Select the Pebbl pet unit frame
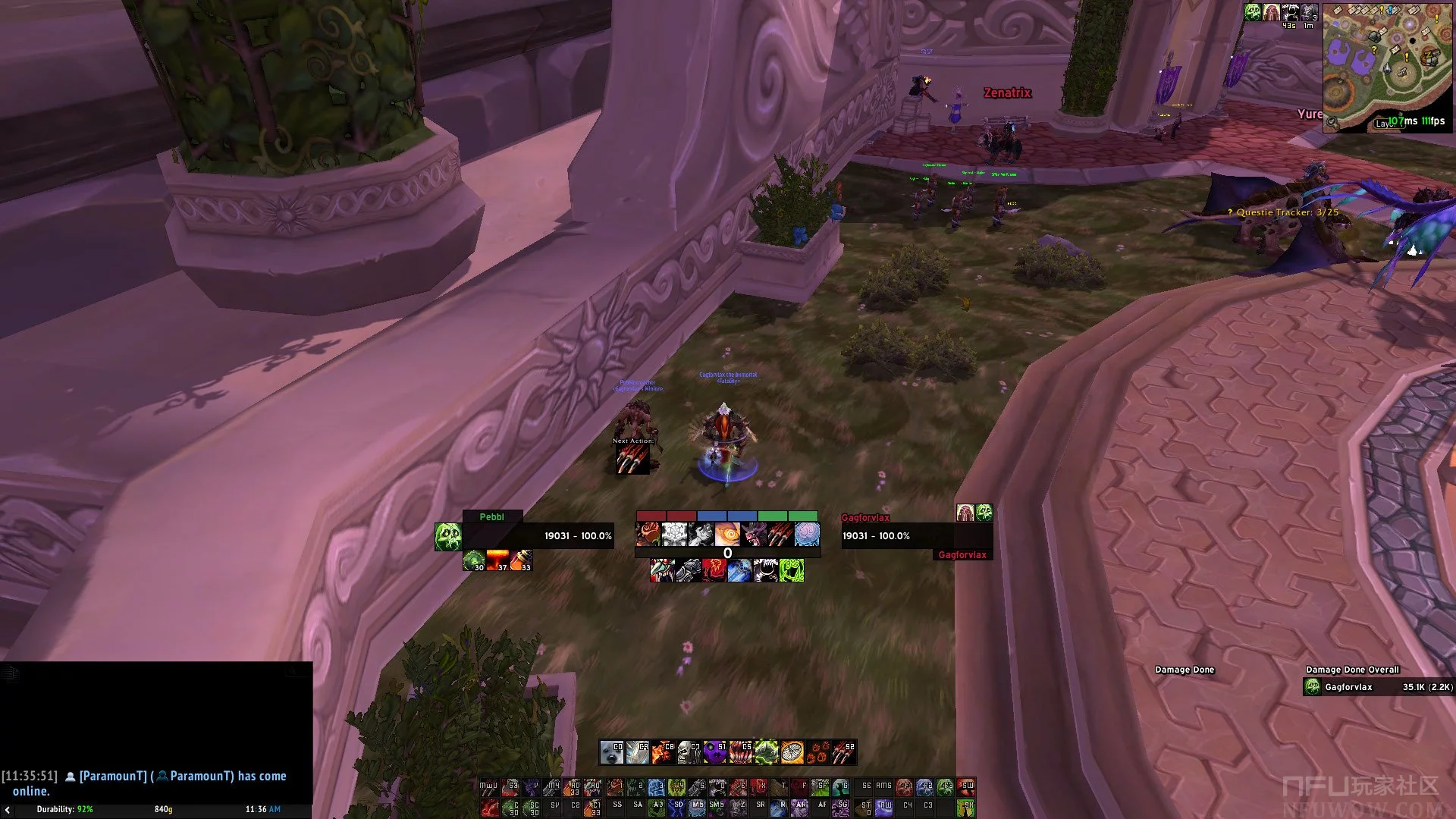 [523, 535]
